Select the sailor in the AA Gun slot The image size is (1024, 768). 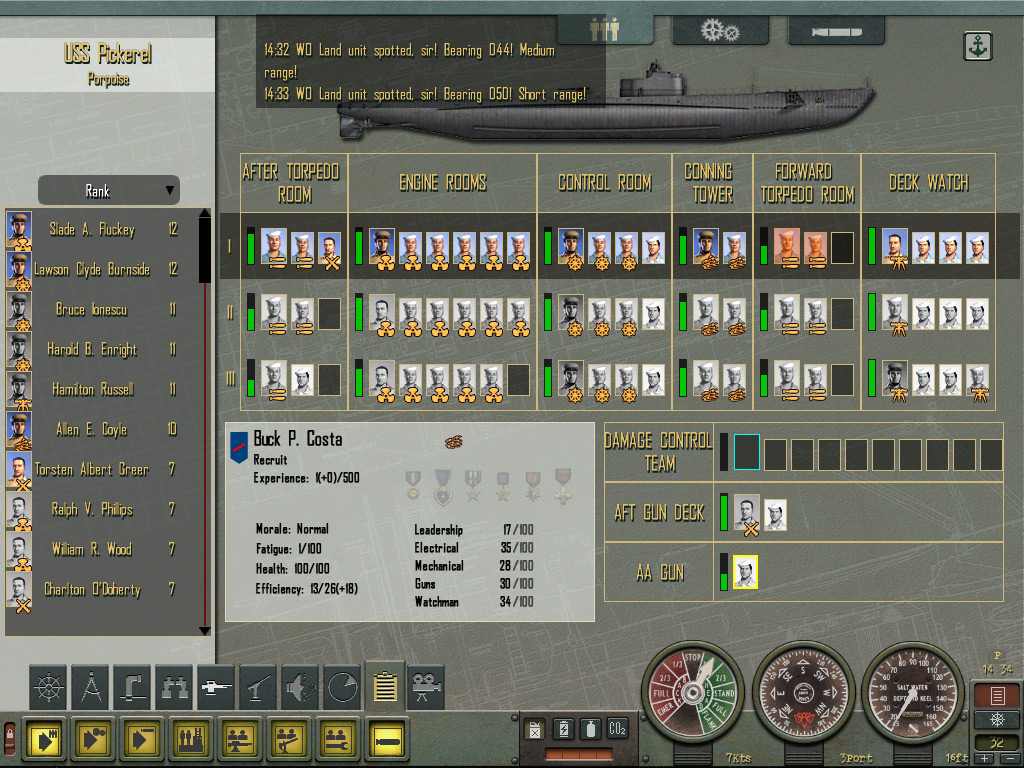pyautogui.click(x=745, y=572)
